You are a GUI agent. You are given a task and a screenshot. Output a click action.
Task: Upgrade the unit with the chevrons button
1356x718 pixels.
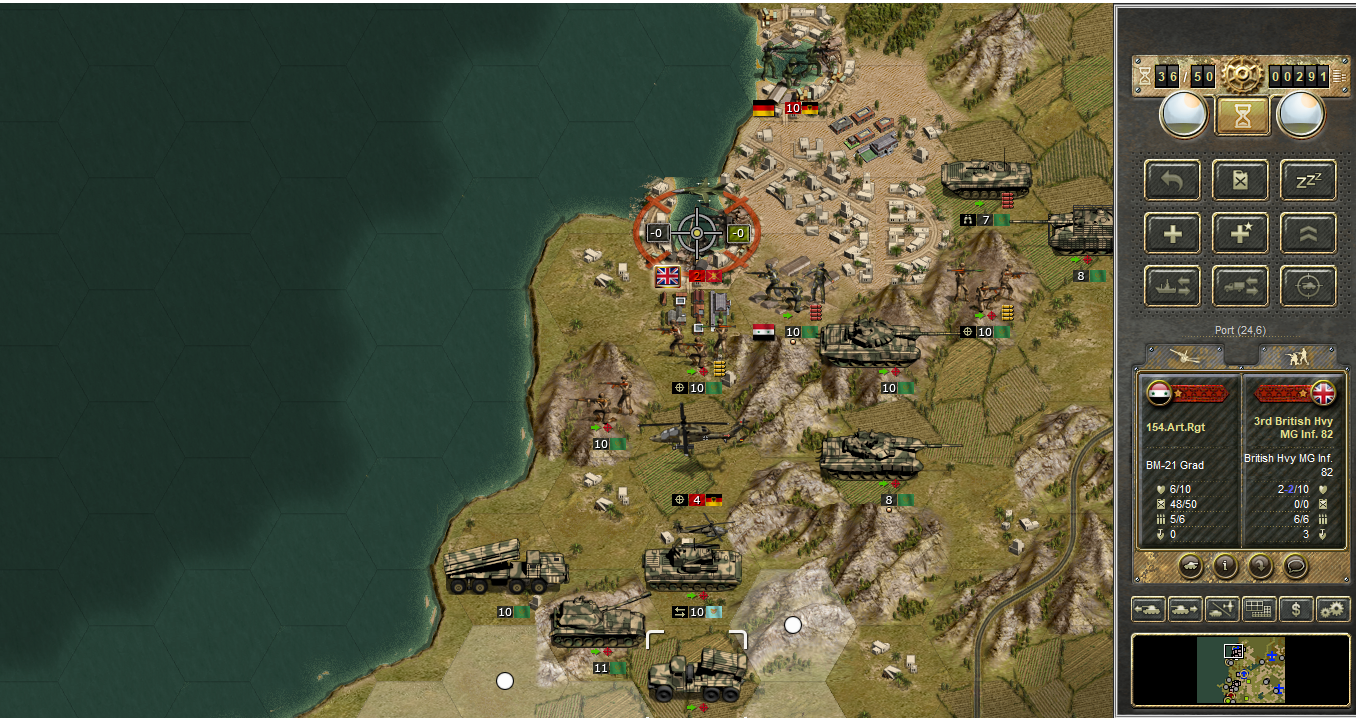(1308, 233)
